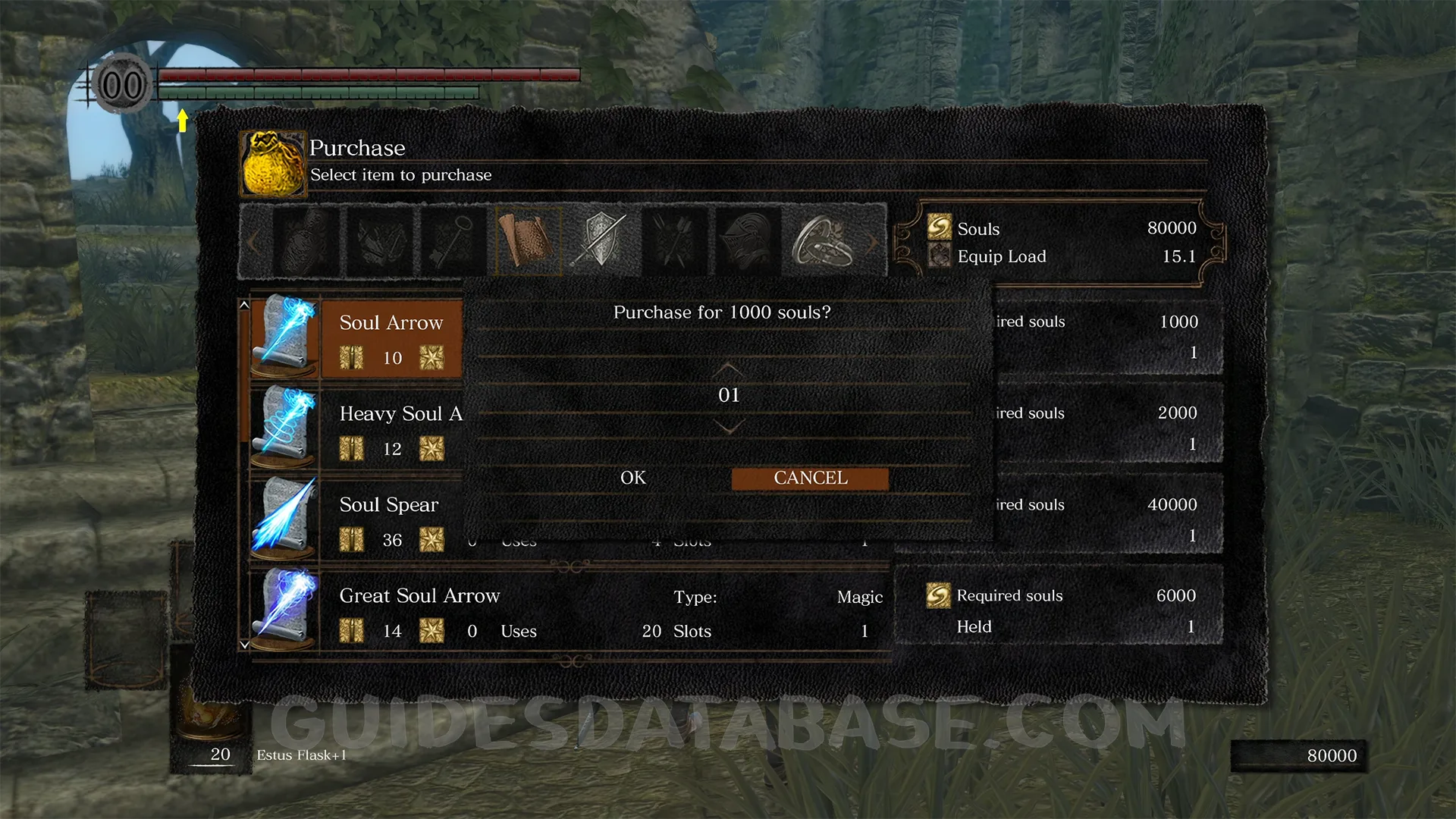Select the Soul Arrow spell row
This screenshot has width=1456, height=819.
coord(391,338)
